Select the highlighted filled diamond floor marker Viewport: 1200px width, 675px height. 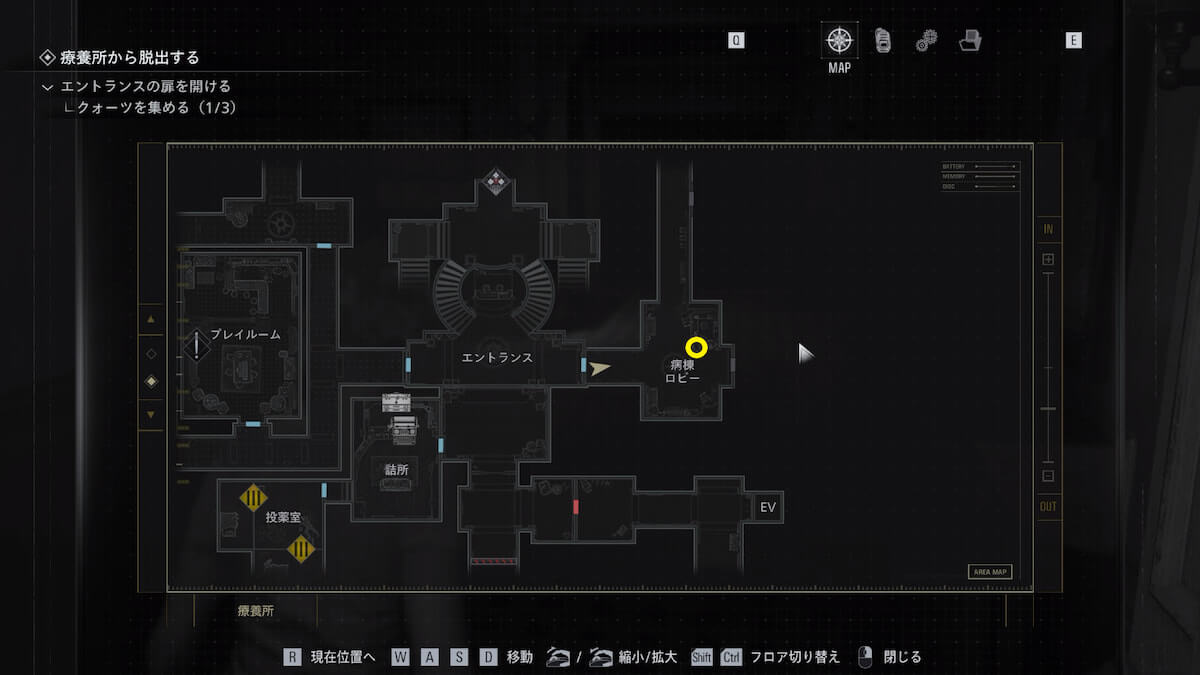(151, 381)
